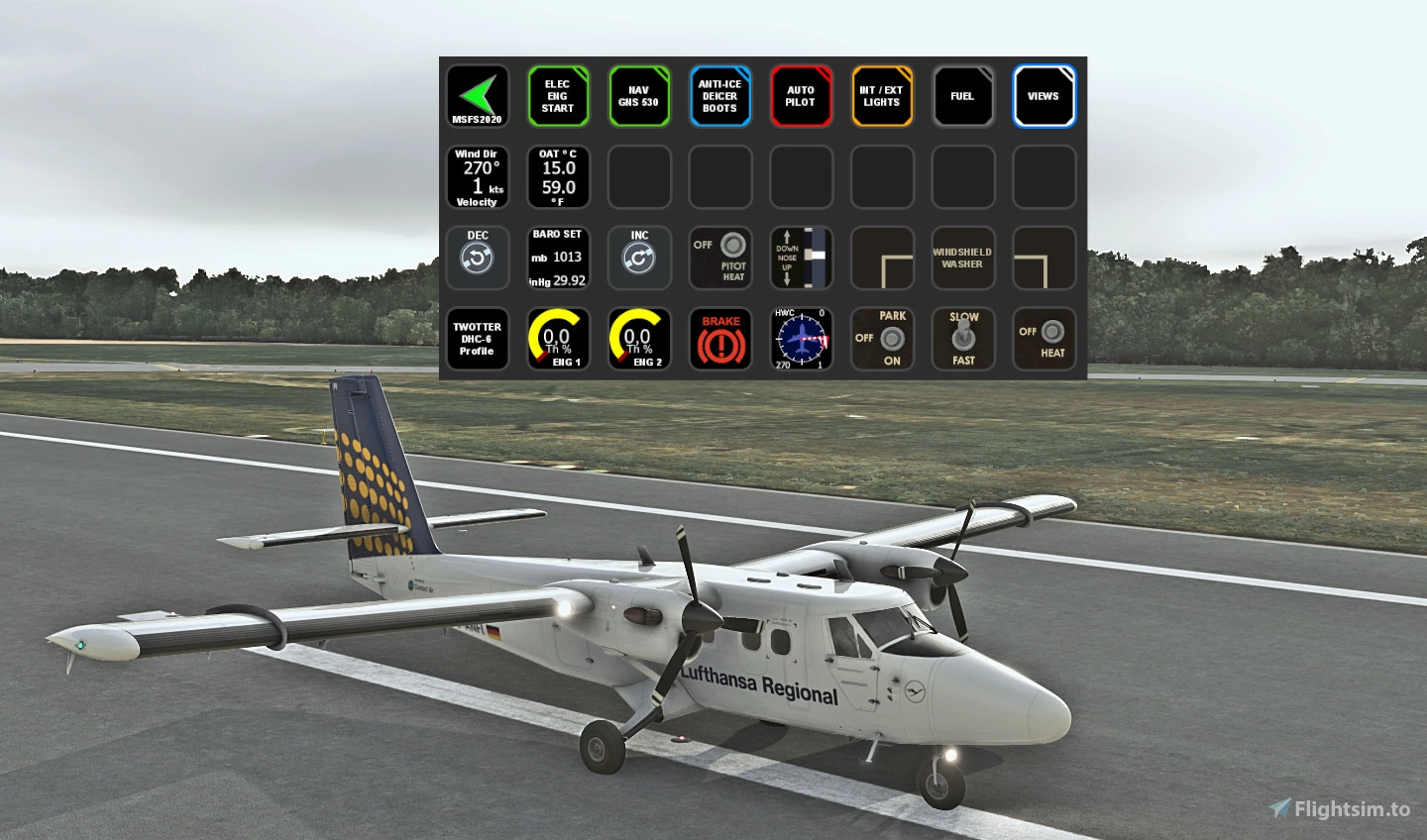Click the MSFS2020 back arrow
The image size is (1427, 840).
click(x=478, y=95)
